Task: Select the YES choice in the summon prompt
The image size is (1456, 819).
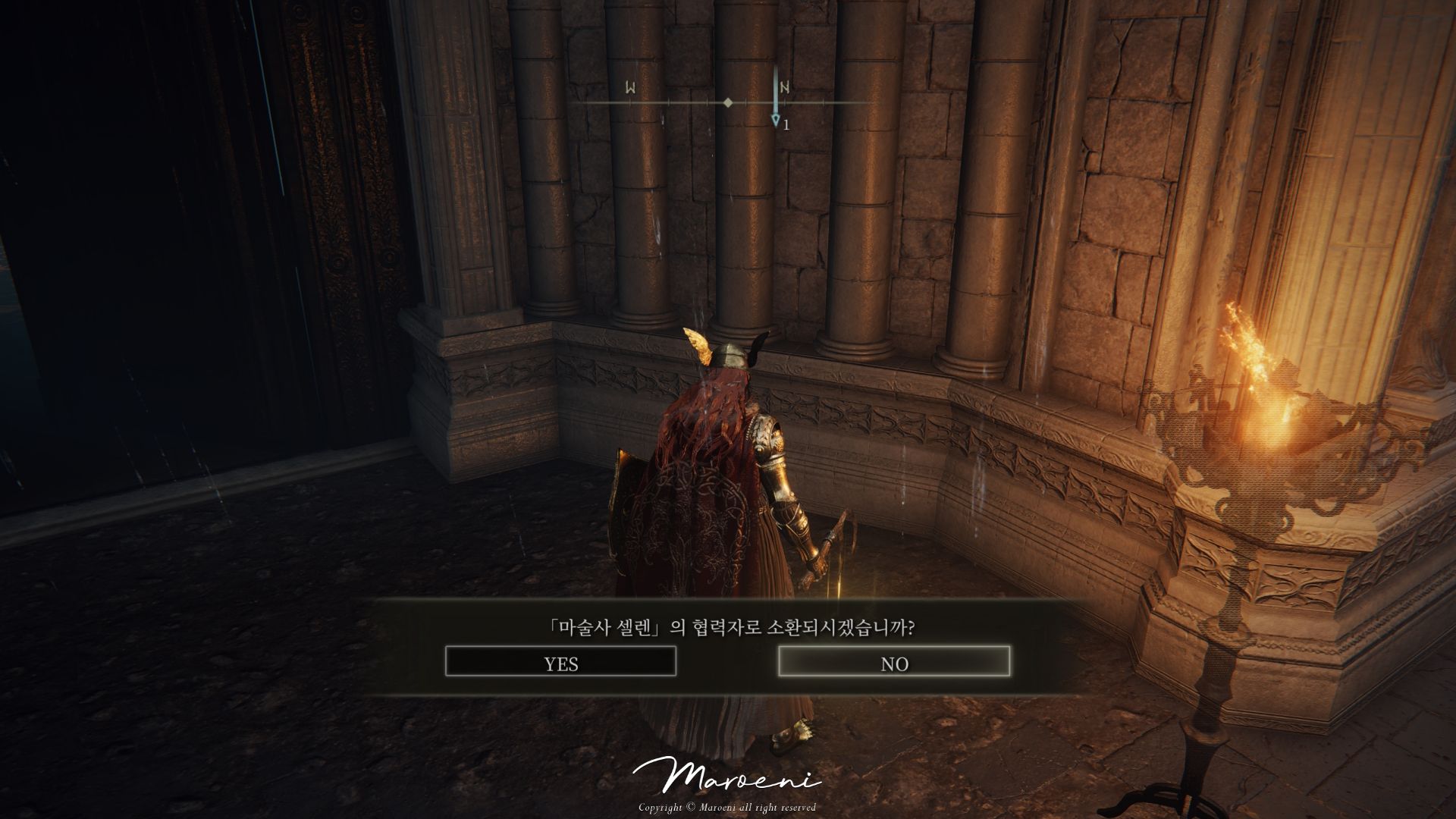Action: click(561, 663)
